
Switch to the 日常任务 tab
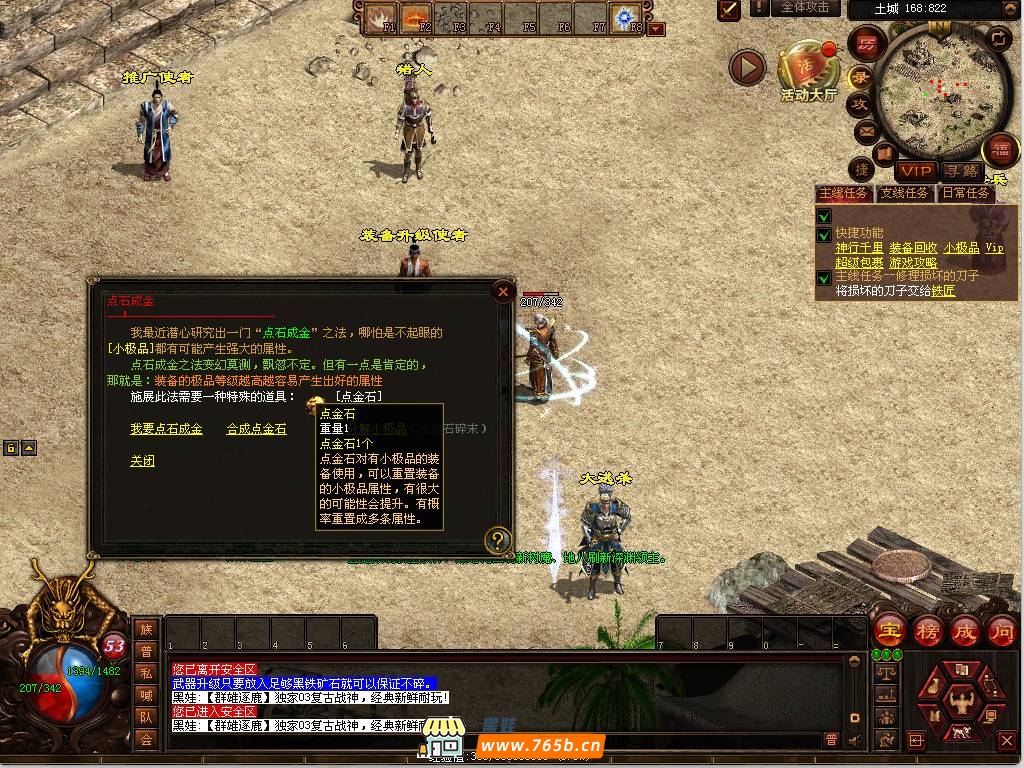point(965,193)
